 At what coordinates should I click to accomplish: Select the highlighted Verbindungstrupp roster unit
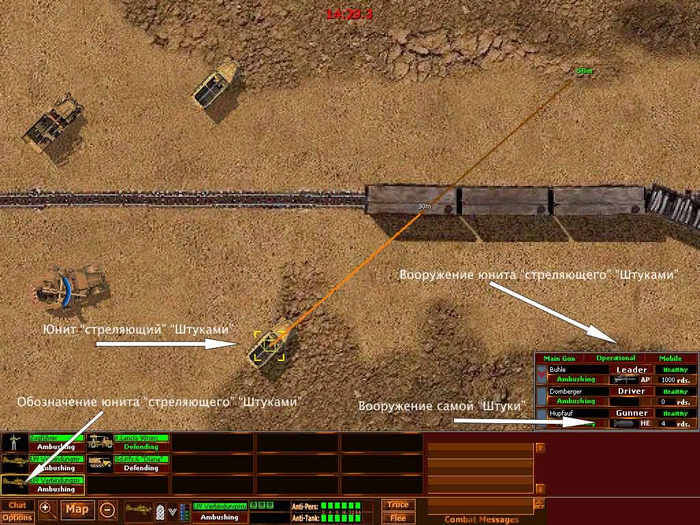42,485
